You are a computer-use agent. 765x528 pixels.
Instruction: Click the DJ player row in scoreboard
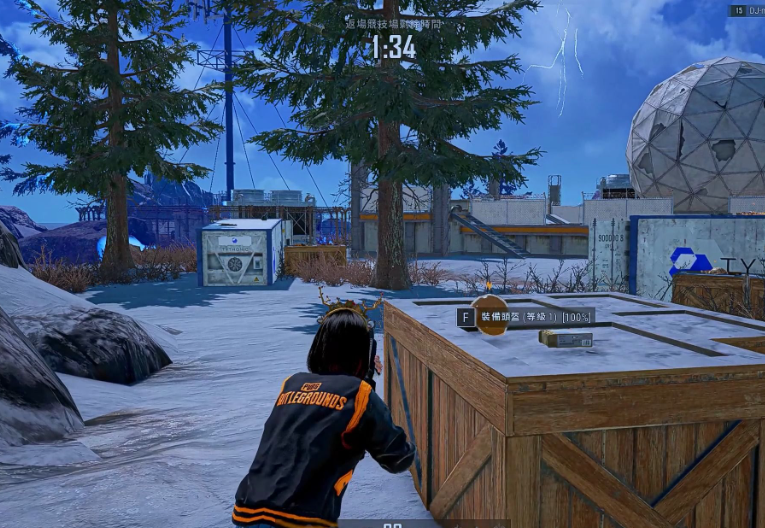(748, 10)
